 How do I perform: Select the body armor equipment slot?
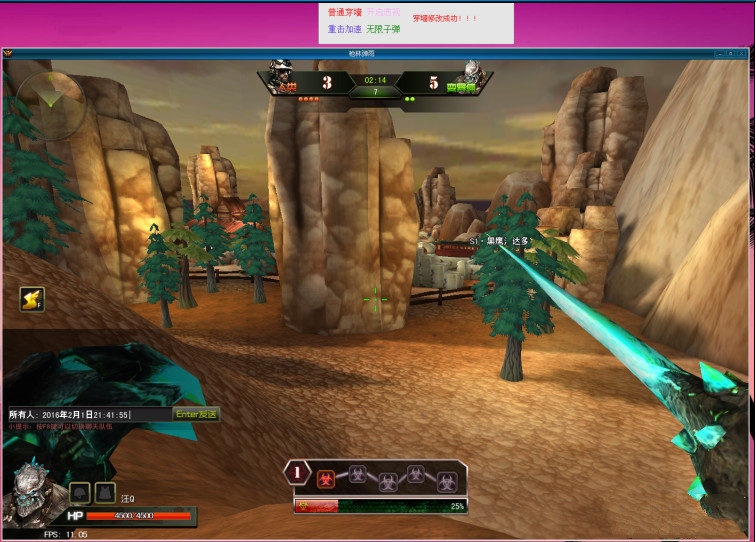click(104, 492)
